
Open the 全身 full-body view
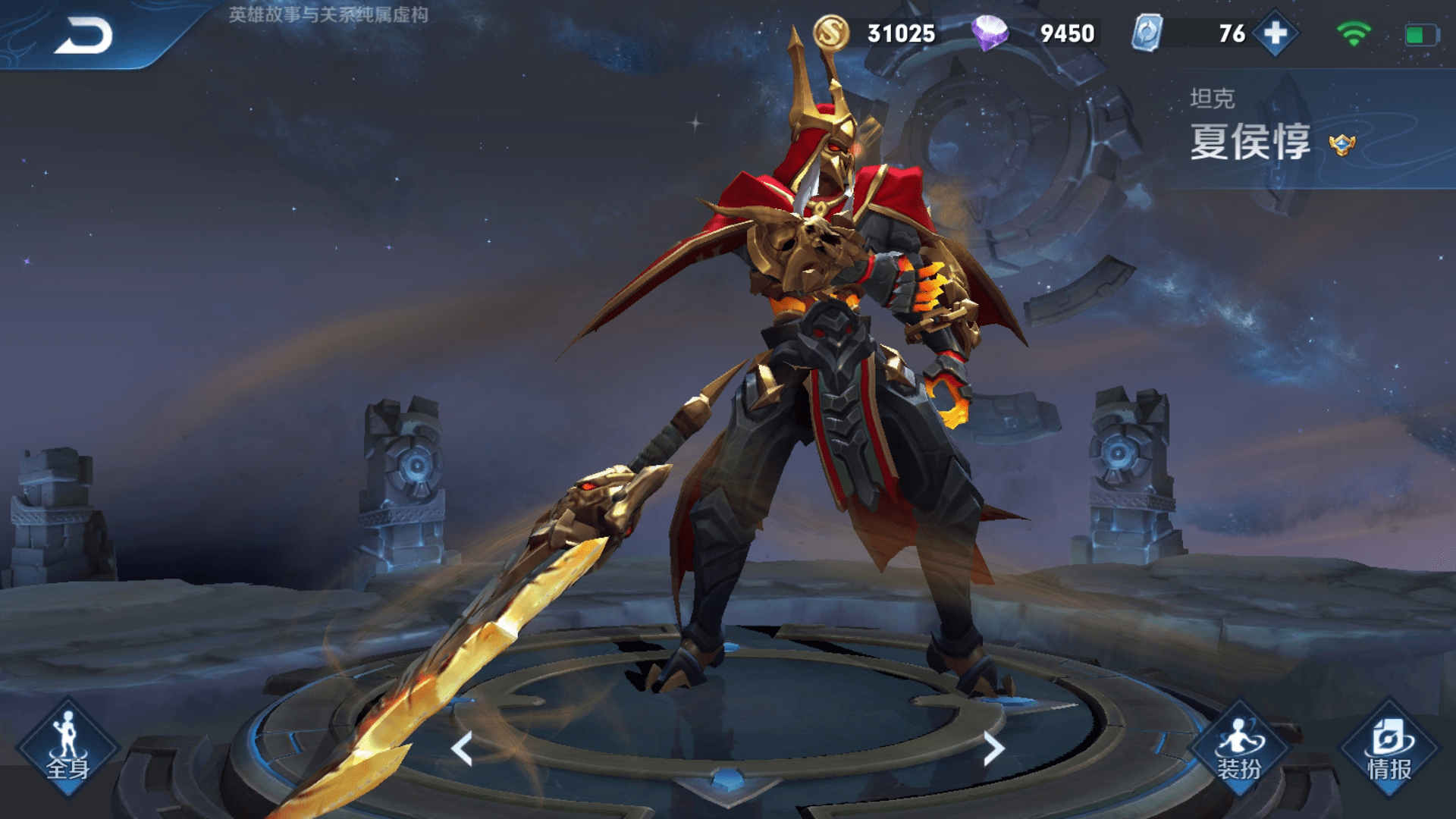pos(67,748)
